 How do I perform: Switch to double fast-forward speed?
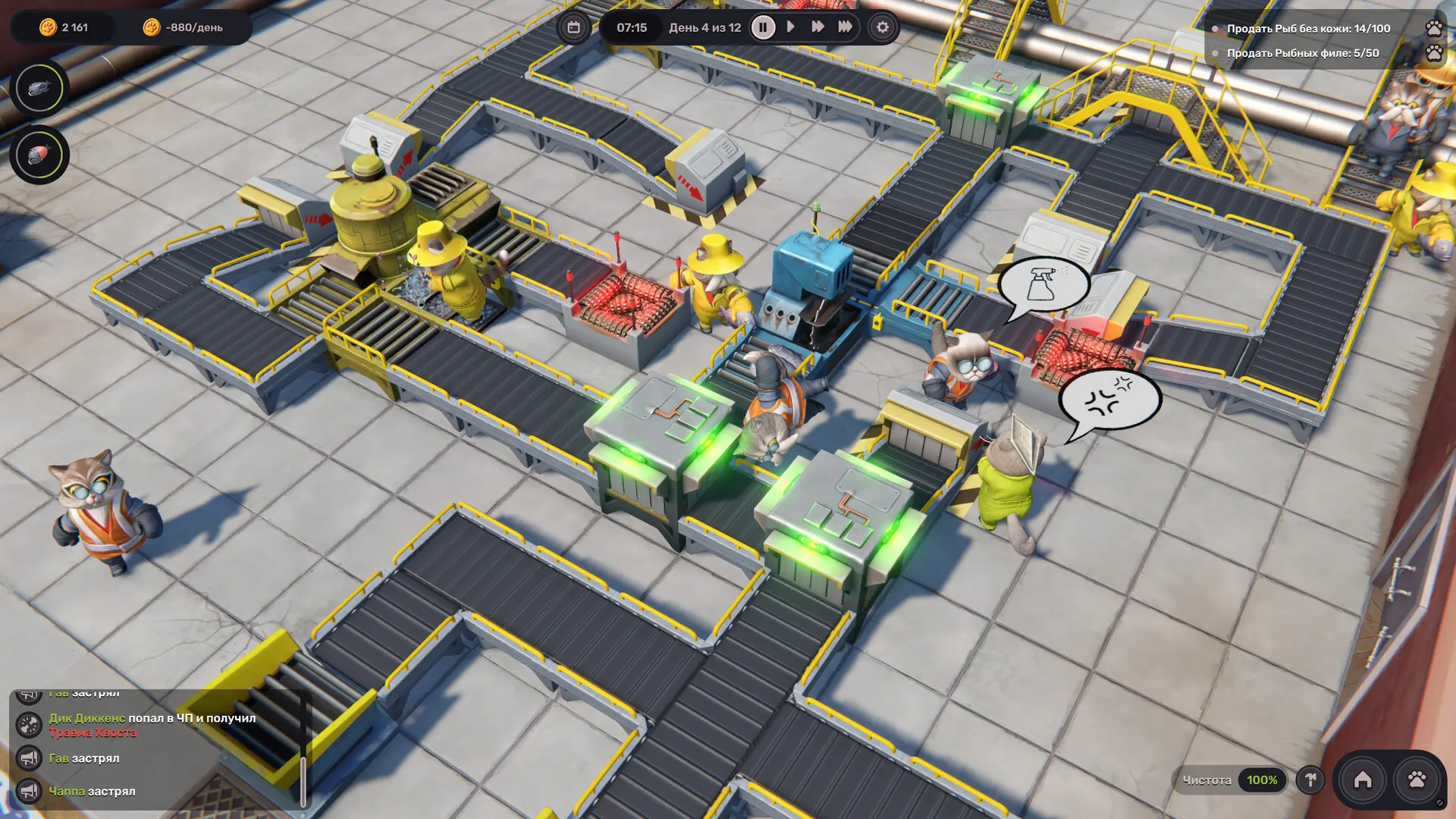(x=817, y=27)
